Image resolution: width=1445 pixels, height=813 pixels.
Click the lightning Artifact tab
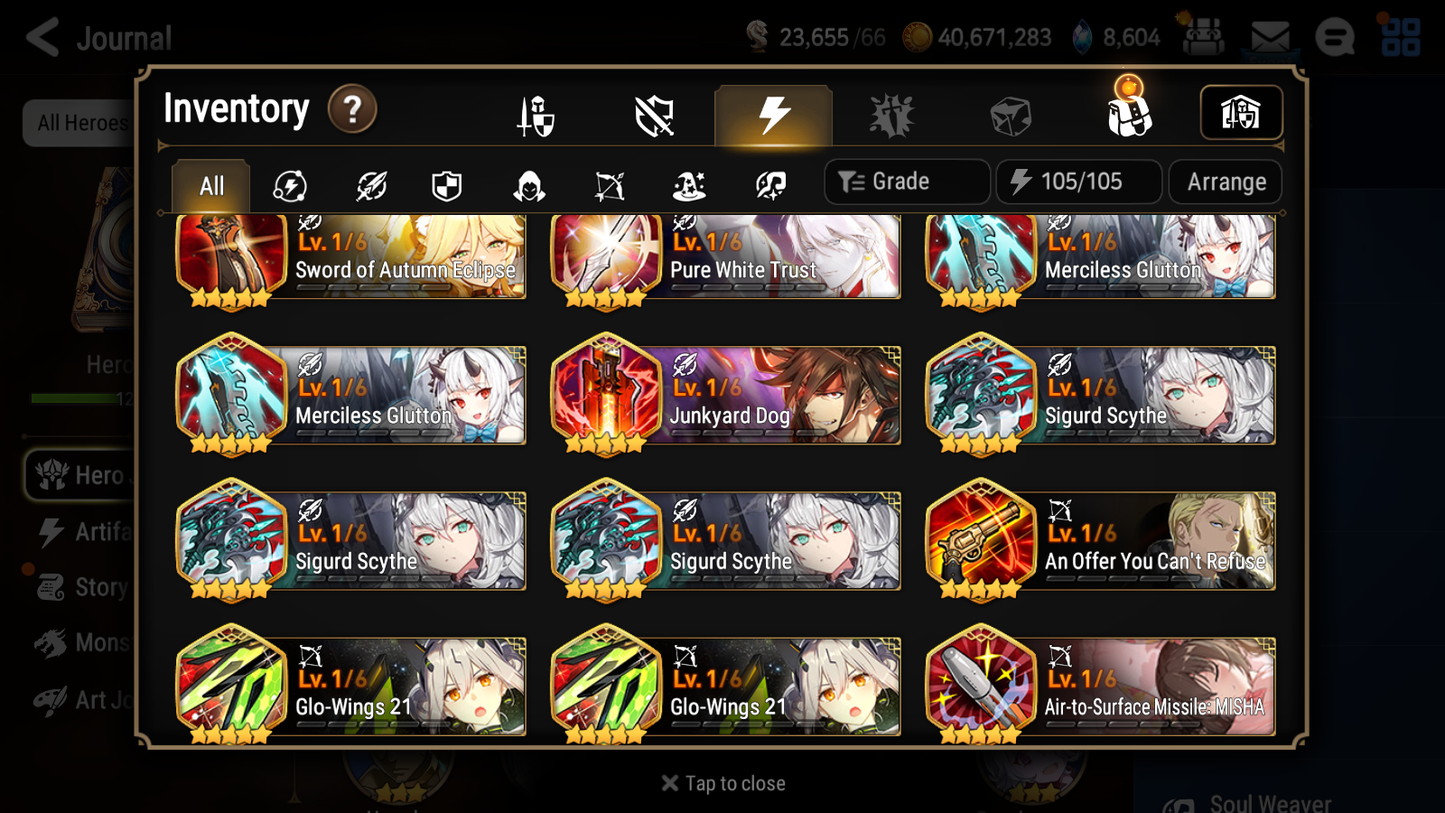(774, 113)
